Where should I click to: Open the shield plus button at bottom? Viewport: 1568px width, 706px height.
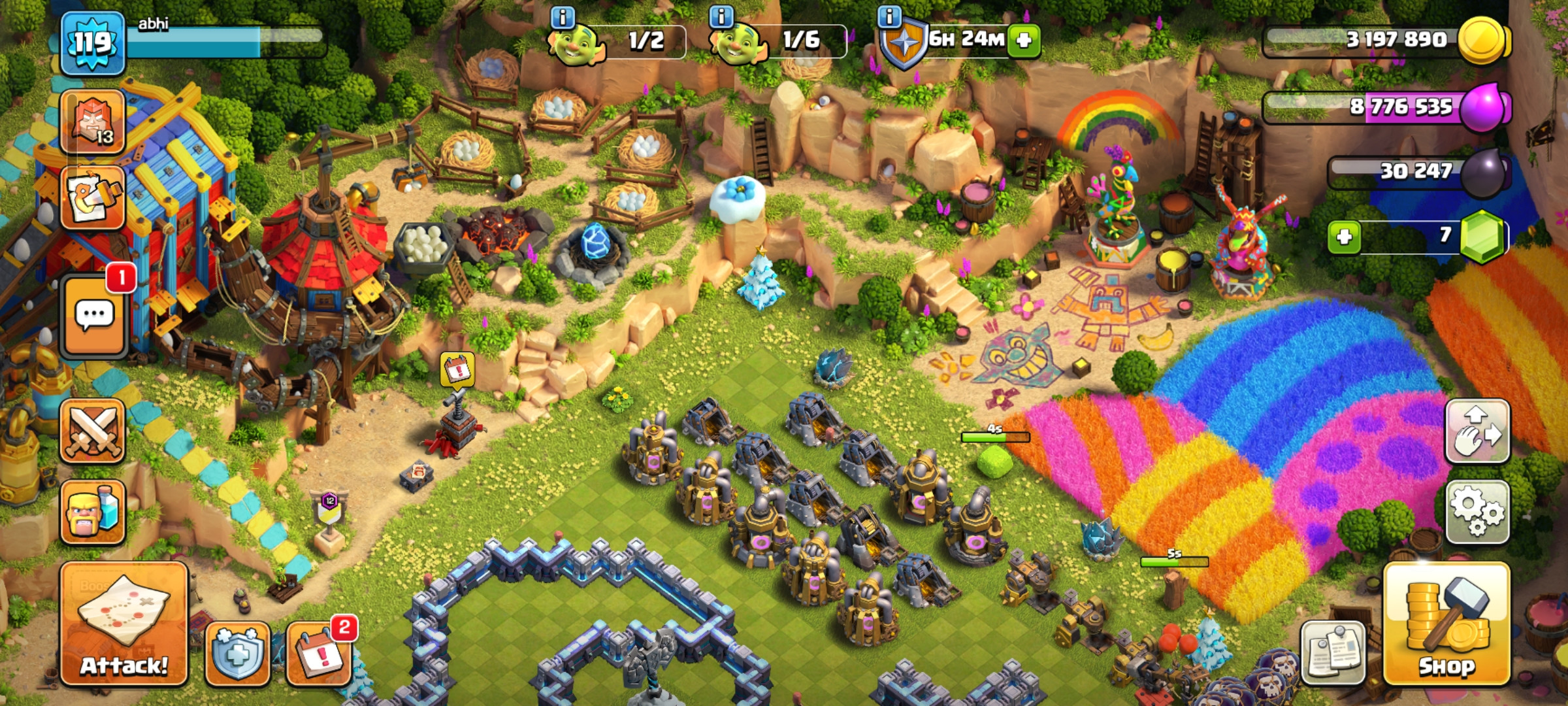tap(238, 654)
